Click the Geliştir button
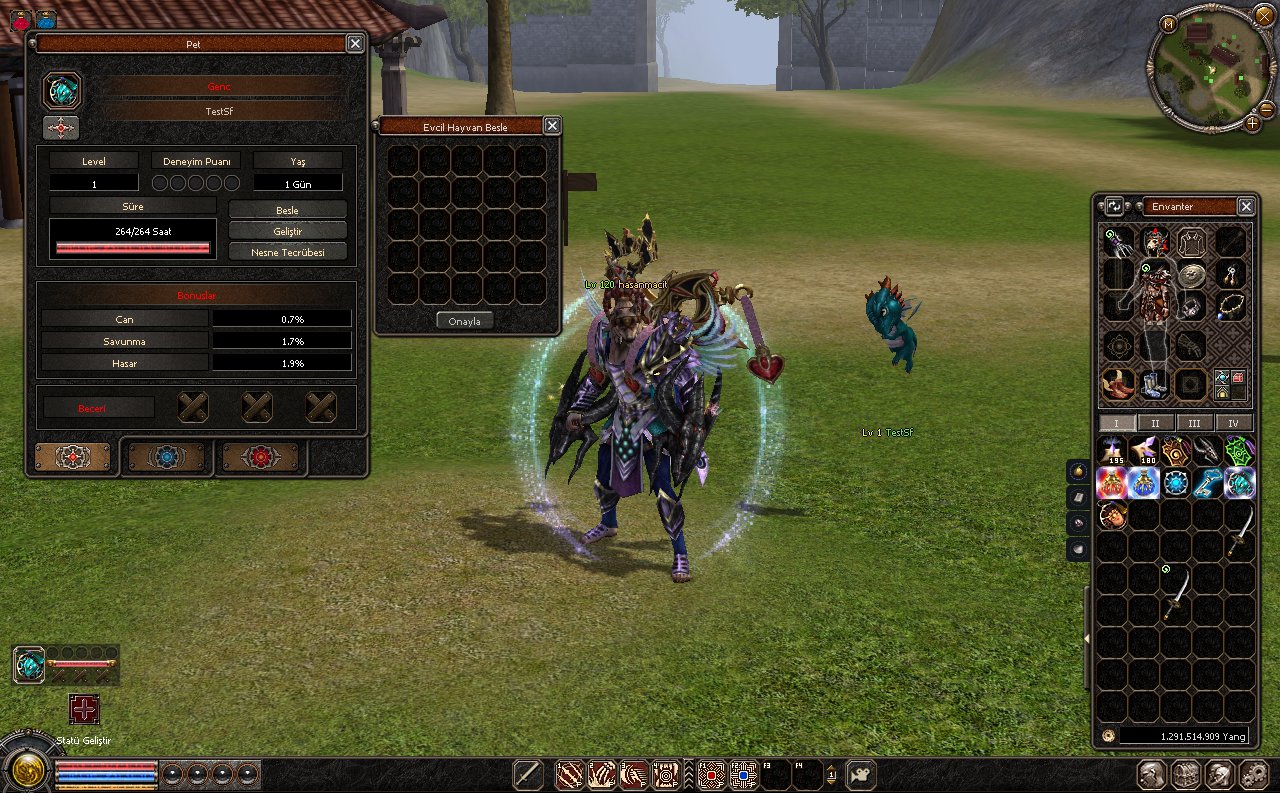 click(288, 231)
